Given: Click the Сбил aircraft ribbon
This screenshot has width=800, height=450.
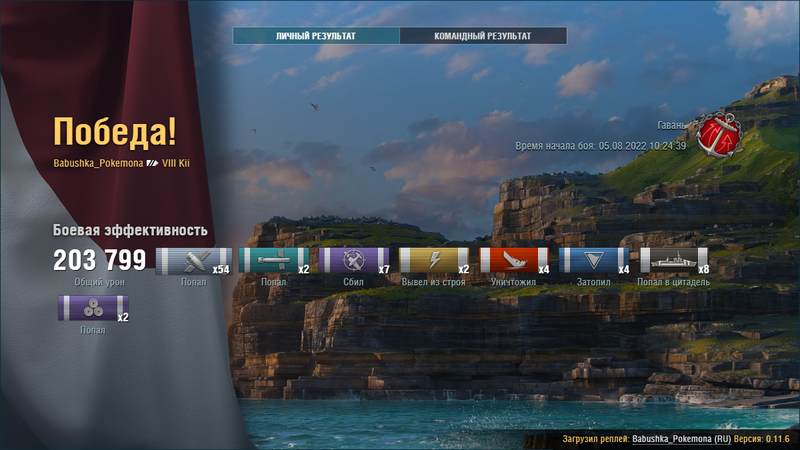Looking at the screenshot, I should (x=353, y=261).
